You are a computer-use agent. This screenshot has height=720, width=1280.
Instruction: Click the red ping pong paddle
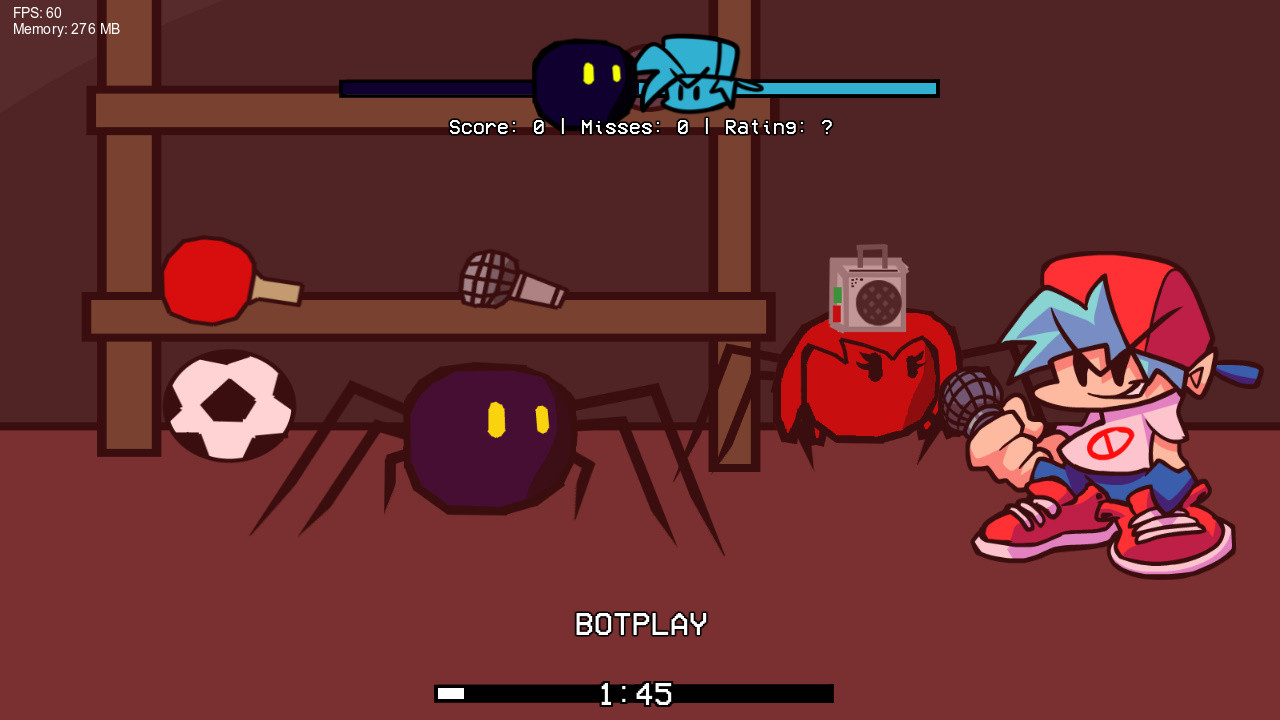point(210,280)
